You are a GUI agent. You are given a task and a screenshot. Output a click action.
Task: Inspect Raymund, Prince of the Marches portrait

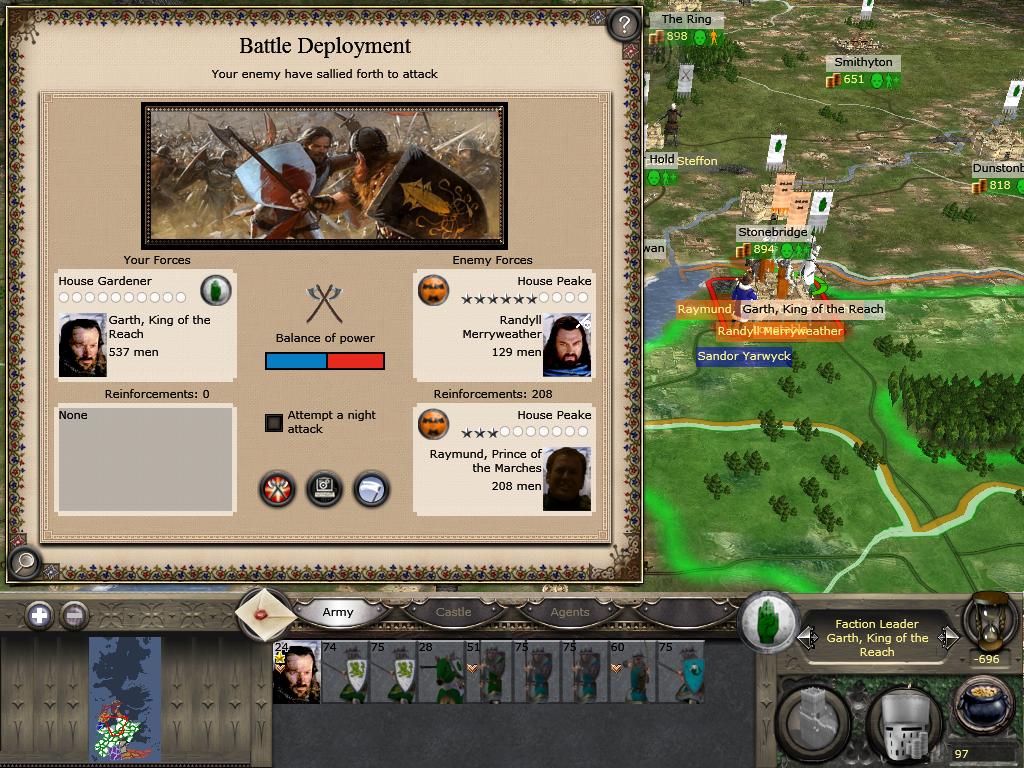tap(567, 479)
